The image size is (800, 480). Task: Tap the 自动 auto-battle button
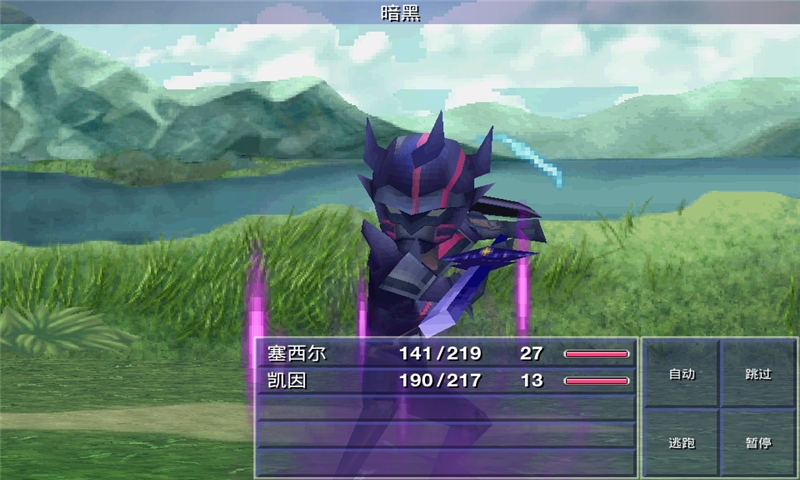pyautogui.click(x=681, y=374)
